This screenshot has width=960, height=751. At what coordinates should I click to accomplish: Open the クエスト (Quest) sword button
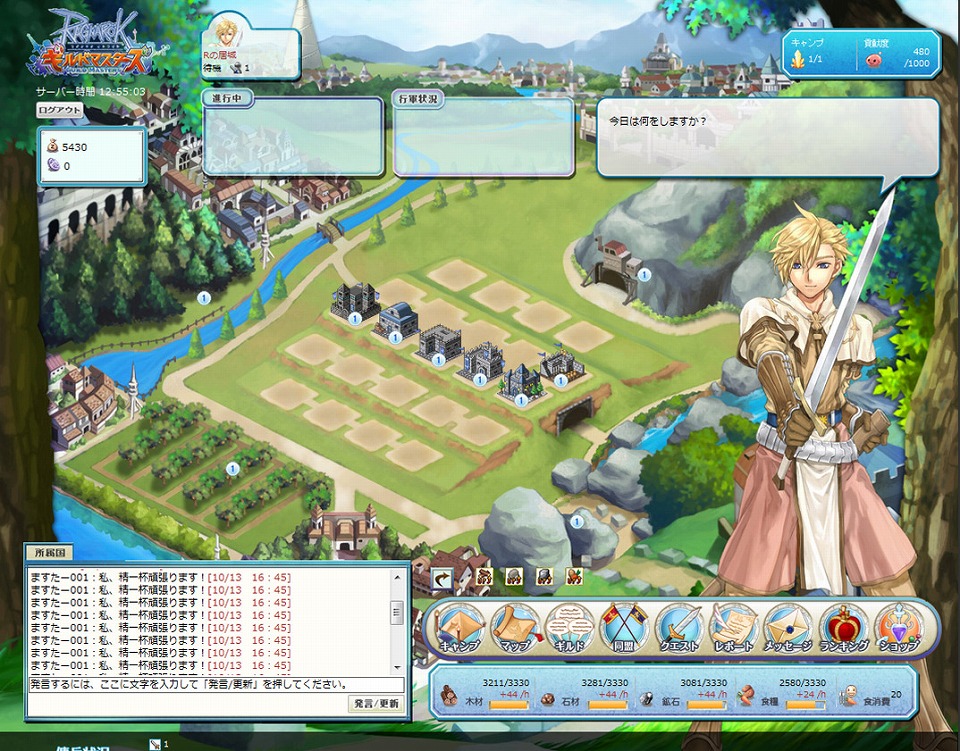(679, 629)
